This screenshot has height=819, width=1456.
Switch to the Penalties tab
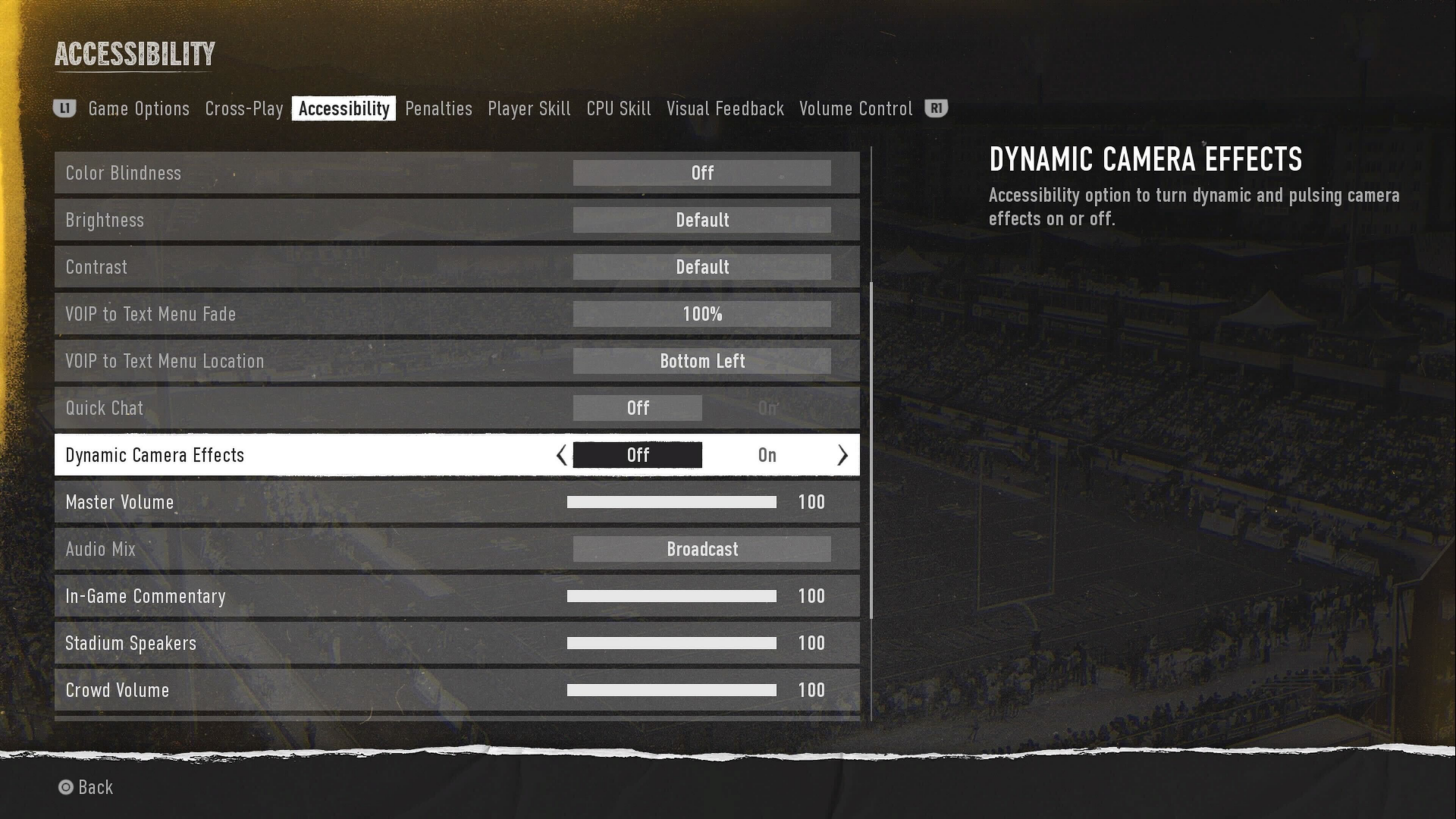[x=438, y=108]
